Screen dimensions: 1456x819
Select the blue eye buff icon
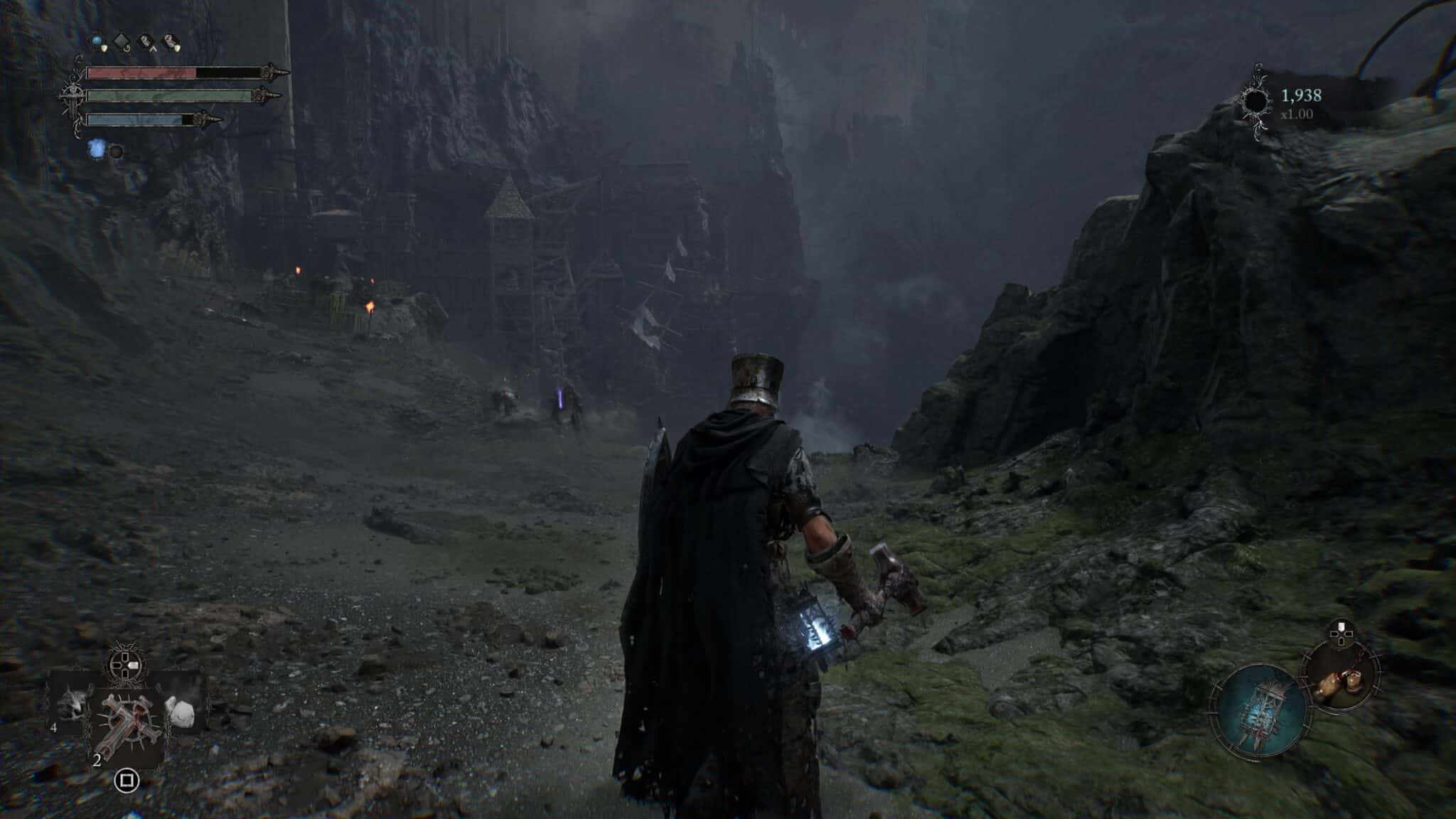(97, 41)
